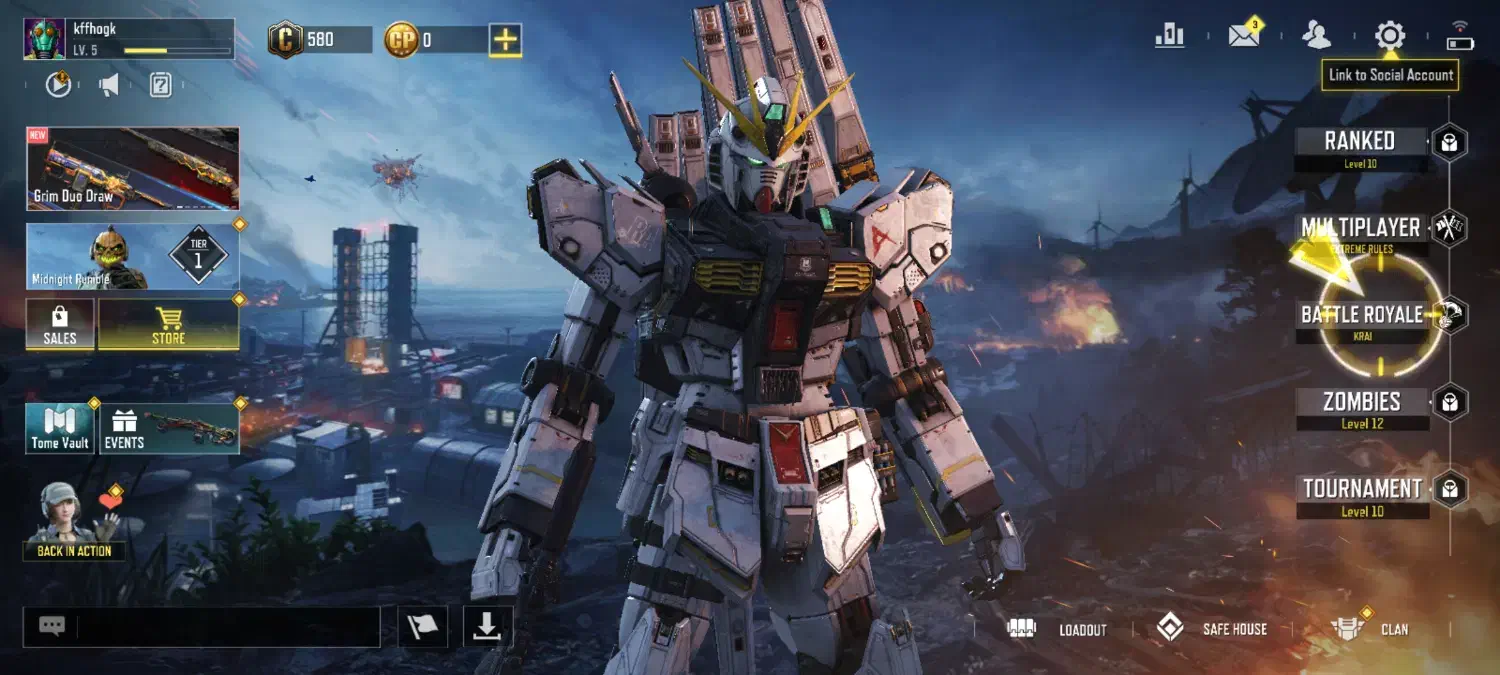1500x675 pixels.
Task: Open the Zombies mode entry
Action: coord(1361,402)
